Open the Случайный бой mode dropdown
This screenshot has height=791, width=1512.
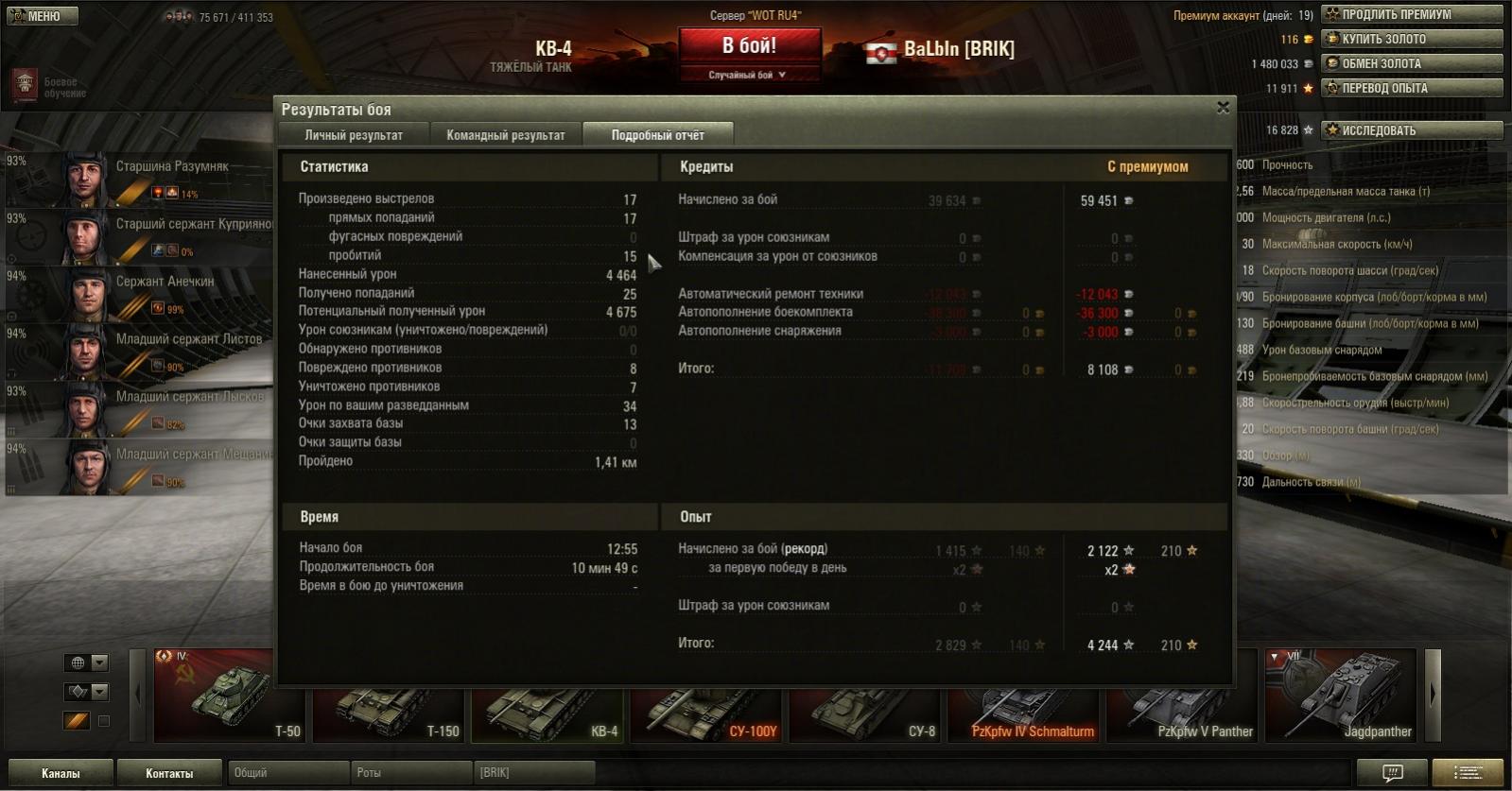[x=748, y=75]
